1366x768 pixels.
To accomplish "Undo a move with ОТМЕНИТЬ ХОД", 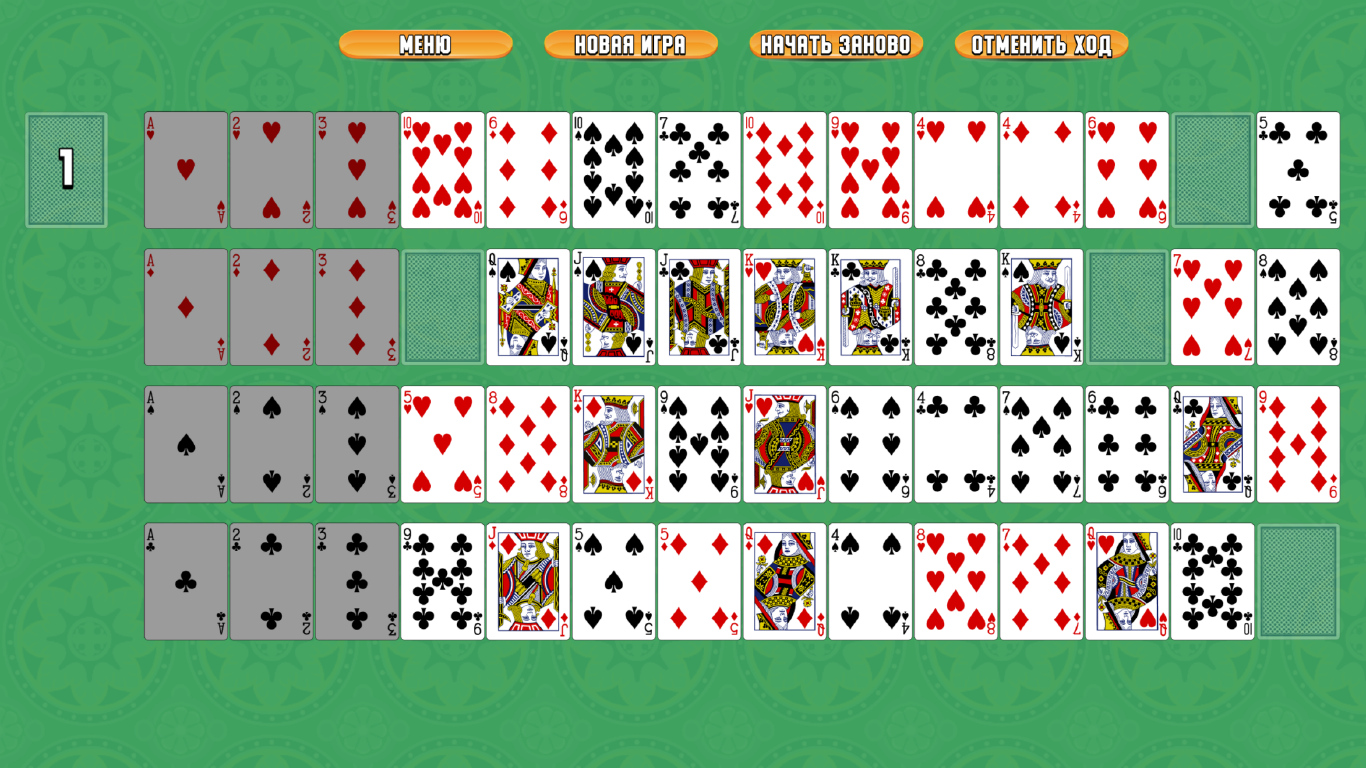I will coord(1043,44).
